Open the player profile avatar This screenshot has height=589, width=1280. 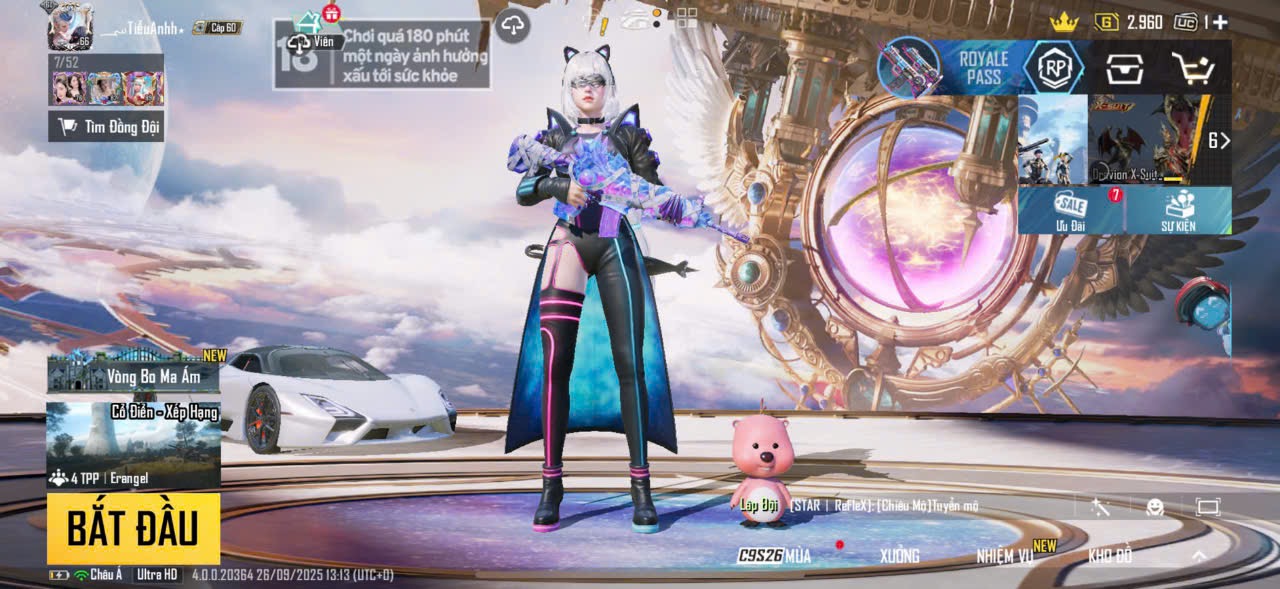[69, 25]
